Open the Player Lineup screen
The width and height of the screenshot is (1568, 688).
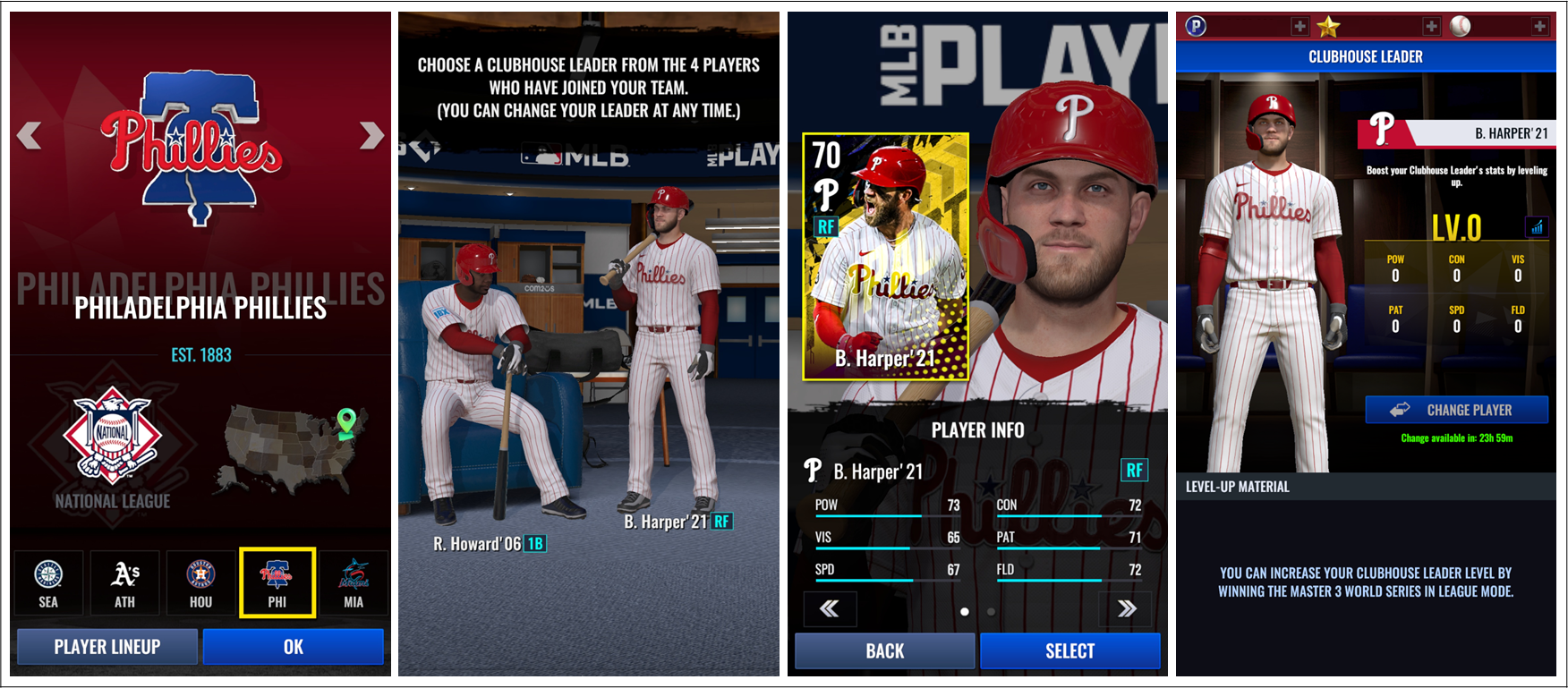coord(107,647)
